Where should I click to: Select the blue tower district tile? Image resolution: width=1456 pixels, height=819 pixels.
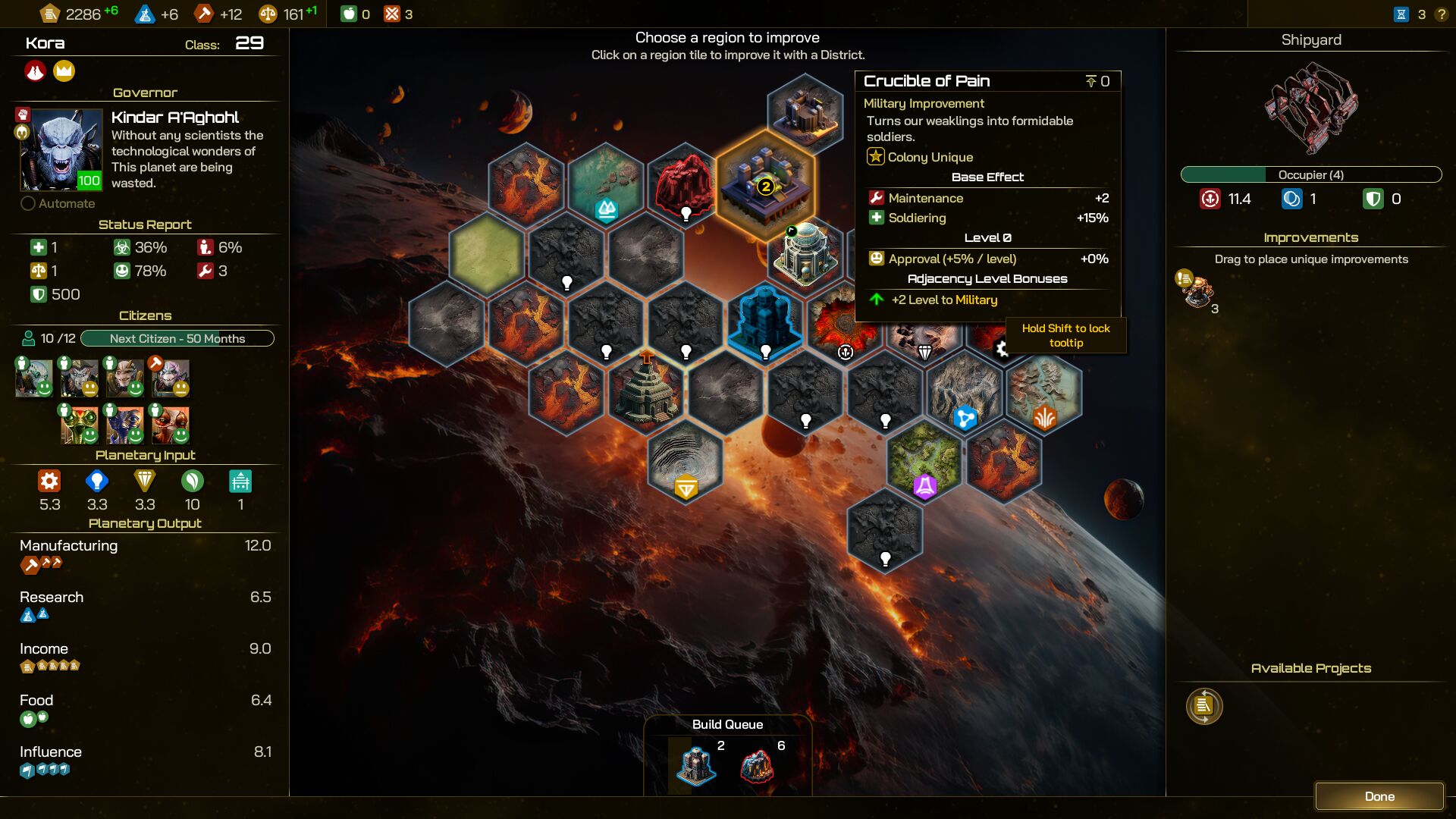pyautogui.click(x=764, y=322)
